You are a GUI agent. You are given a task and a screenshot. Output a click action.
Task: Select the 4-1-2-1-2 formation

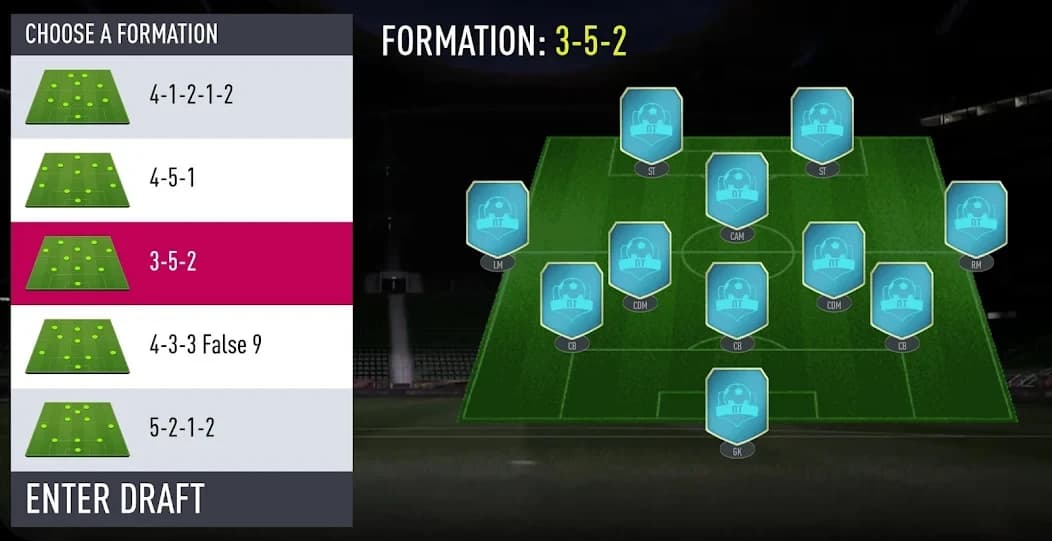tap(182, 96)
